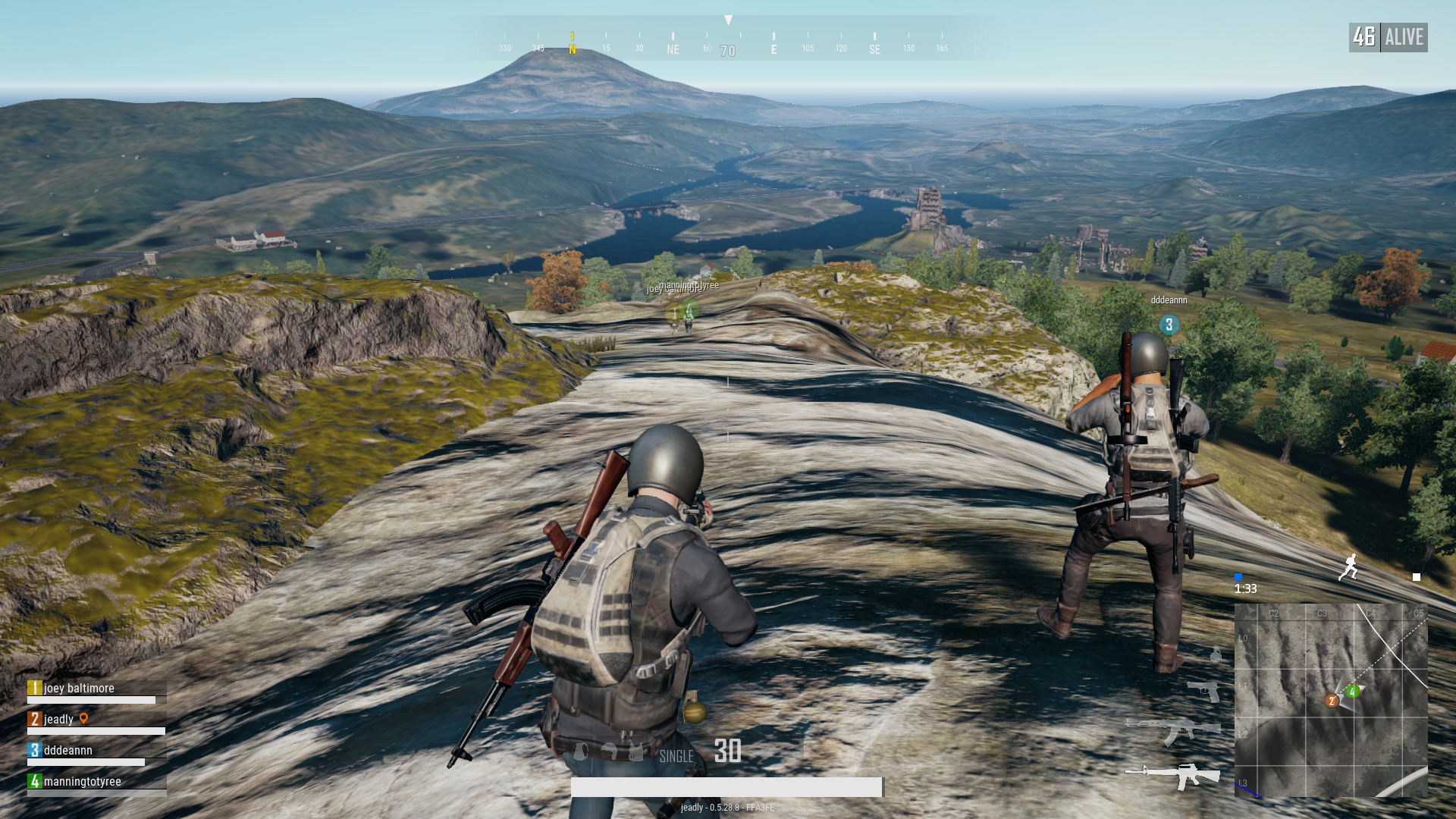
Task: Click the backpack equipment icon
Action: click(x=581, y=752)
